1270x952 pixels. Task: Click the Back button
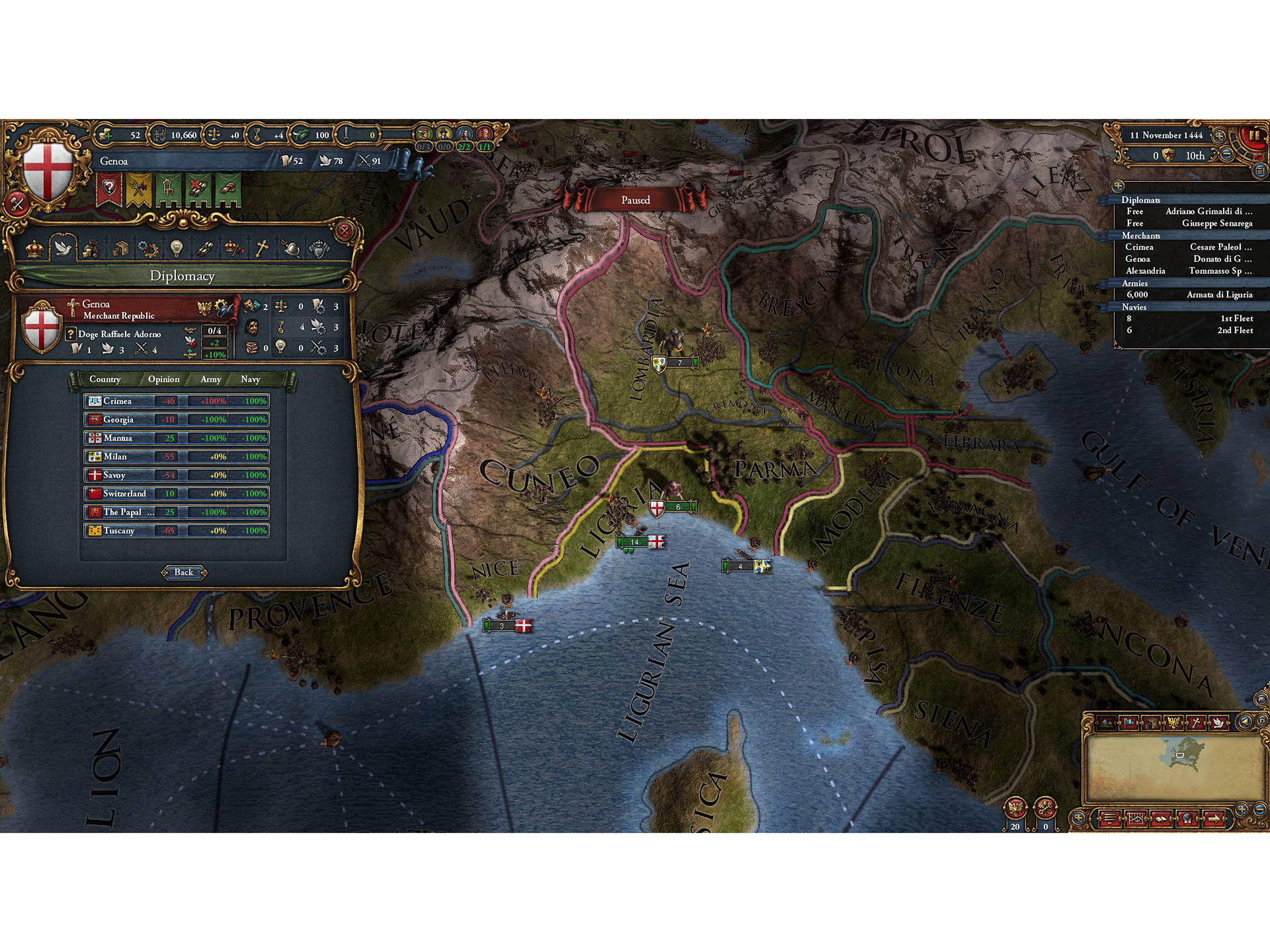(185, 572)
